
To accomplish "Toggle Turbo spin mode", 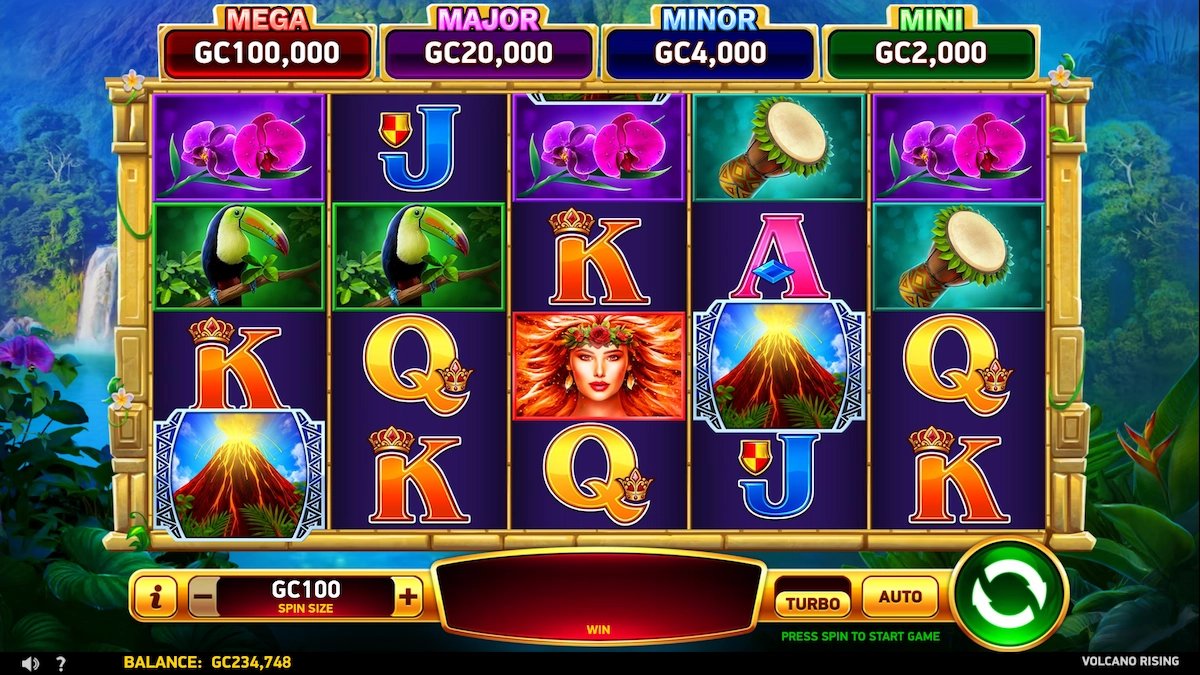I will (812, 602).
